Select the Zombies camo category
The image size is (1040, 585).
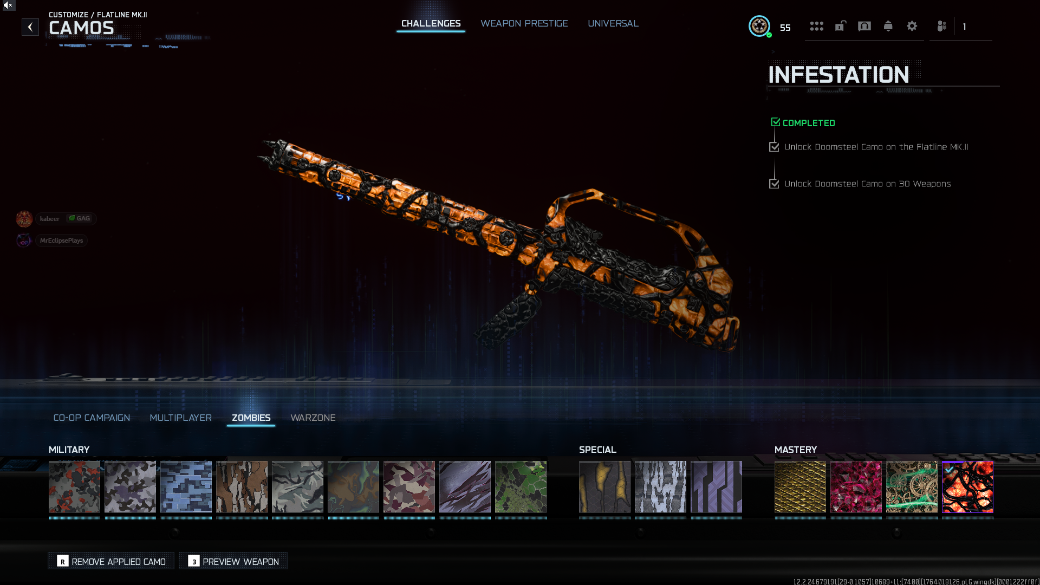(x=251, y=417)
